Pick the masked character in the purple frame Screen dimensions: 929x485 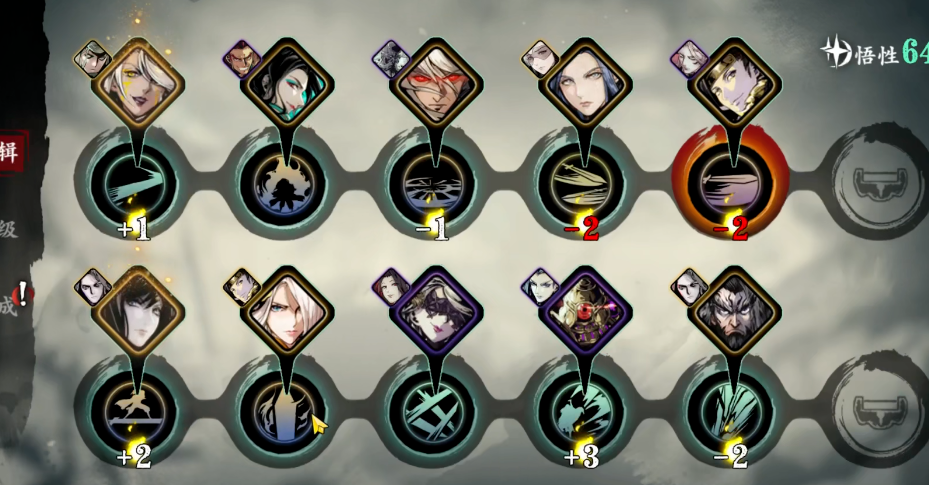coord(435,311)
